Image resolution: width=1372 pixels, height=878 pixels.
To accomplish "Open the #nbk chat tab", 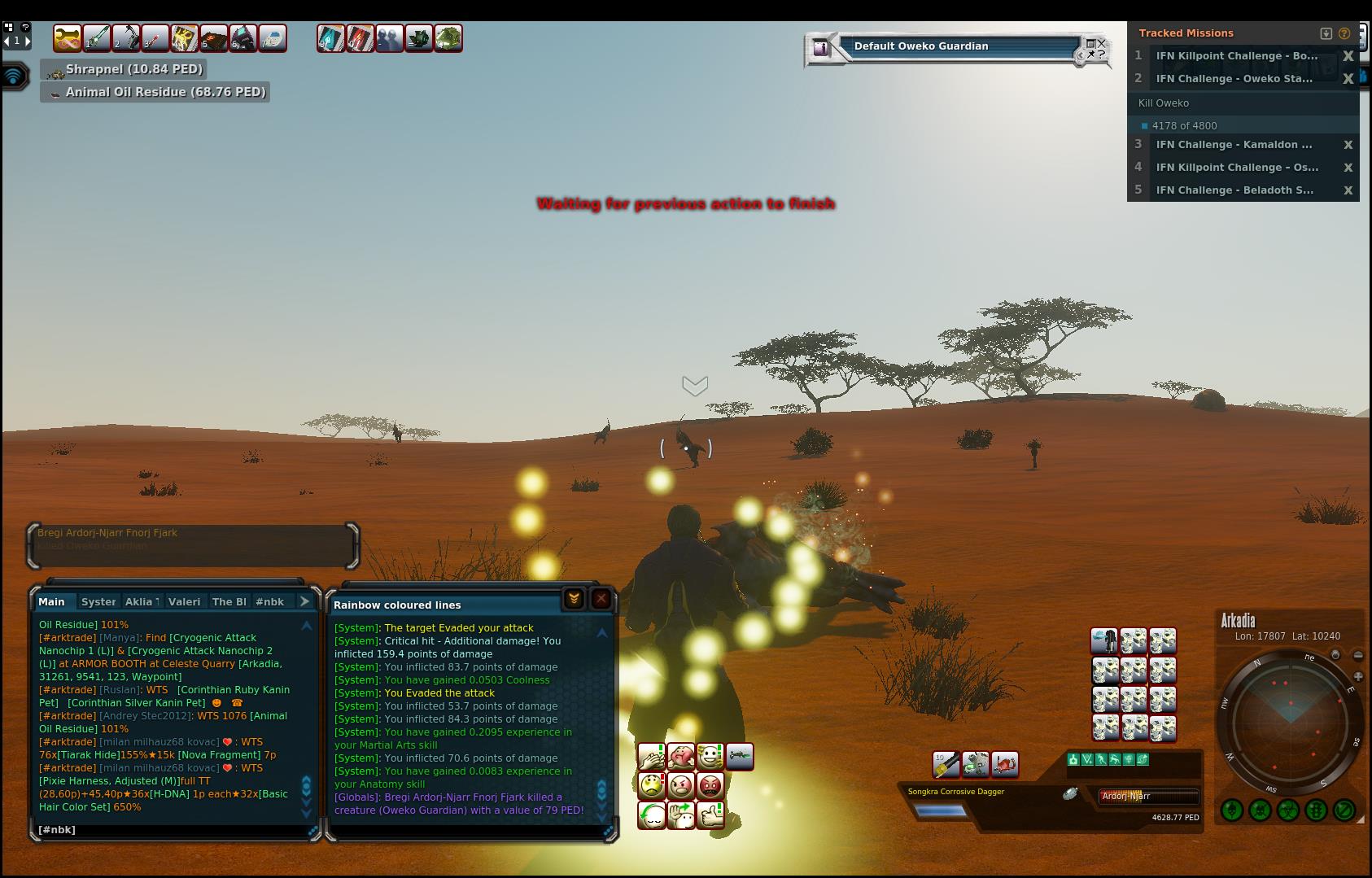I will (269, 602).
